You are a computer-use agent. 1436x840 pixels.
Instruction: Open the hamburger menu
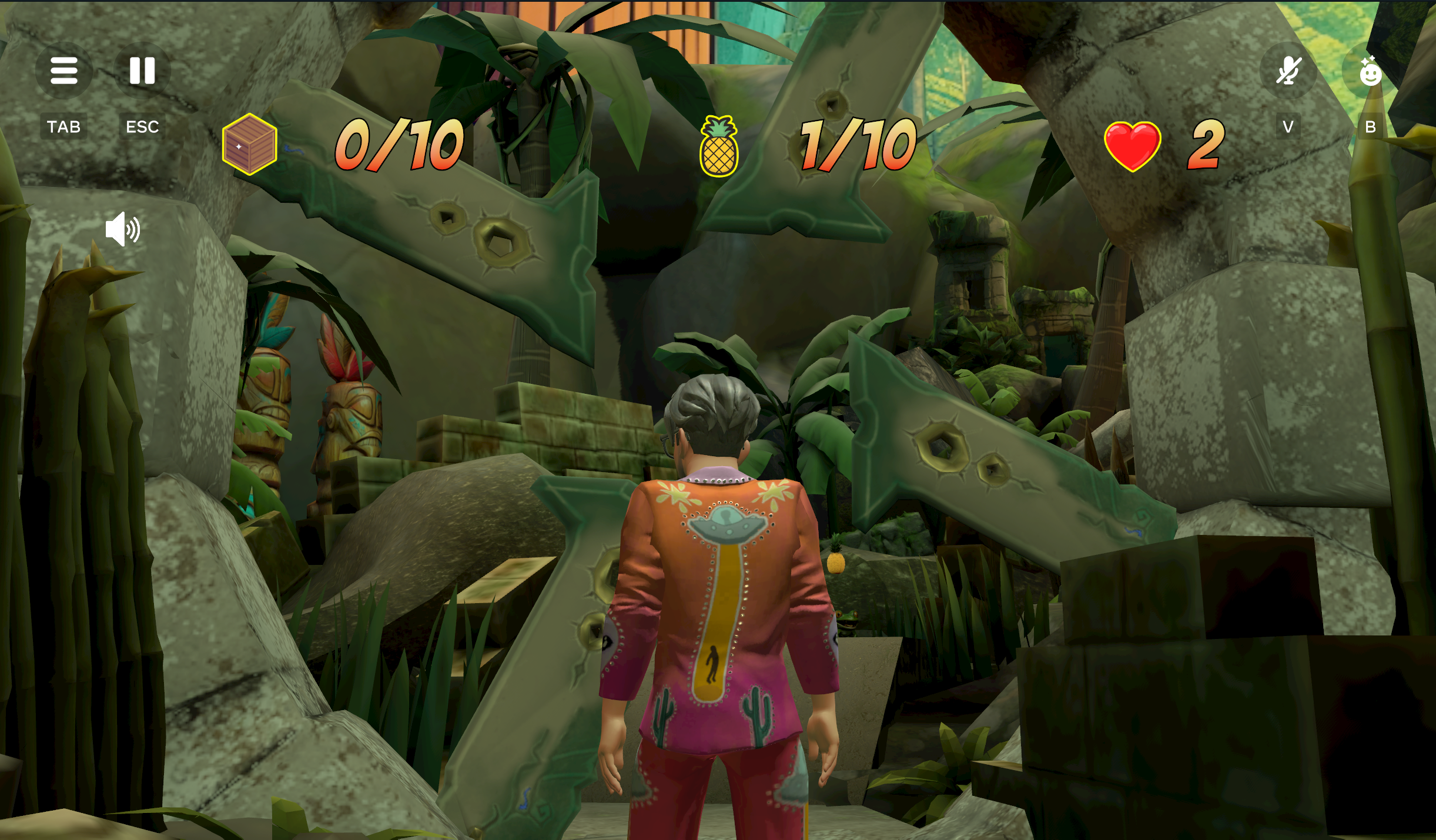pyautogui.click(x=64, y=71)
